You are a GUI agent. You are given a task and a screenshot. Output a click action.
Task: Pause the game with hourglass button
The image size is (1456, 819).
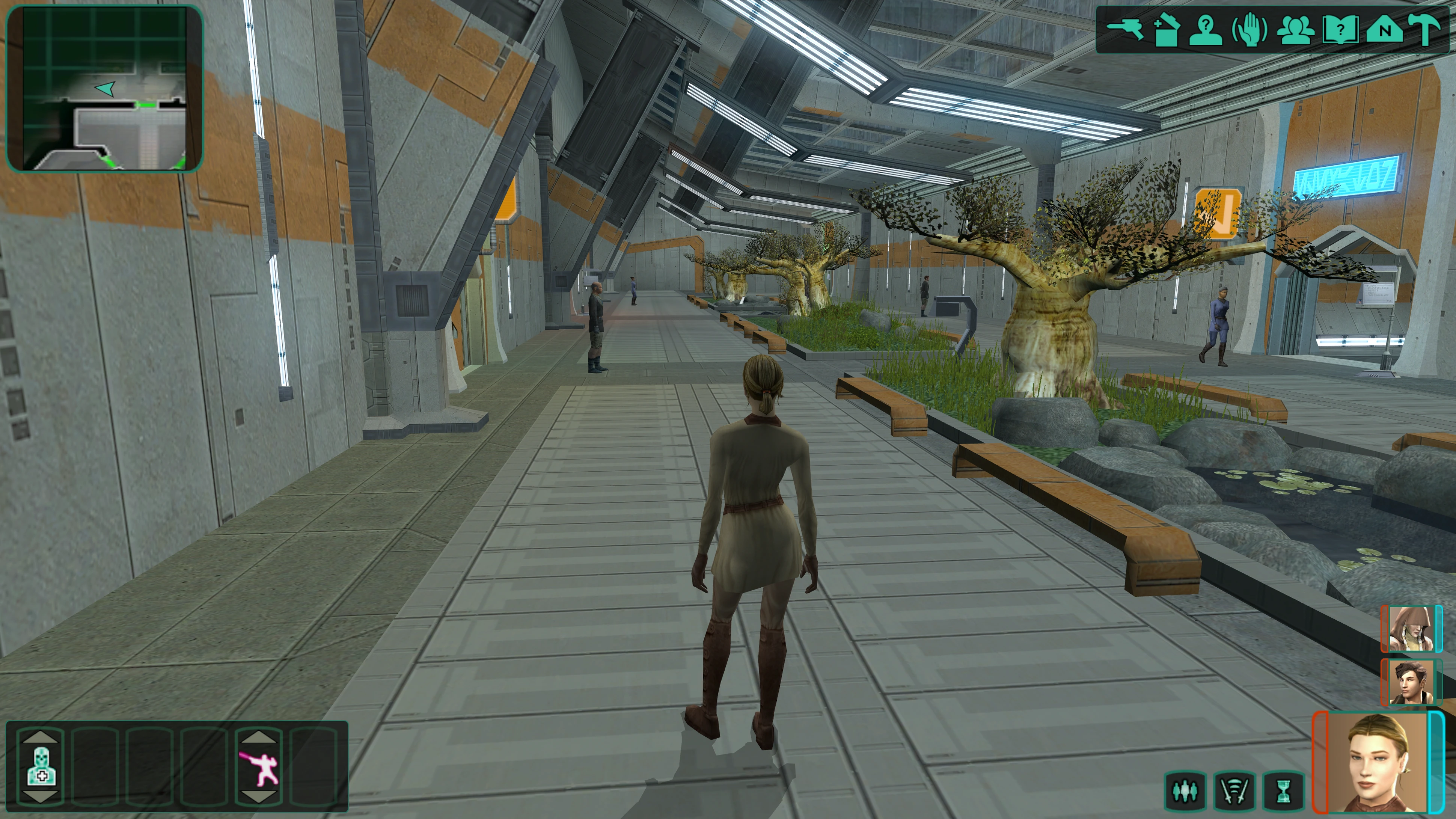1284,791
